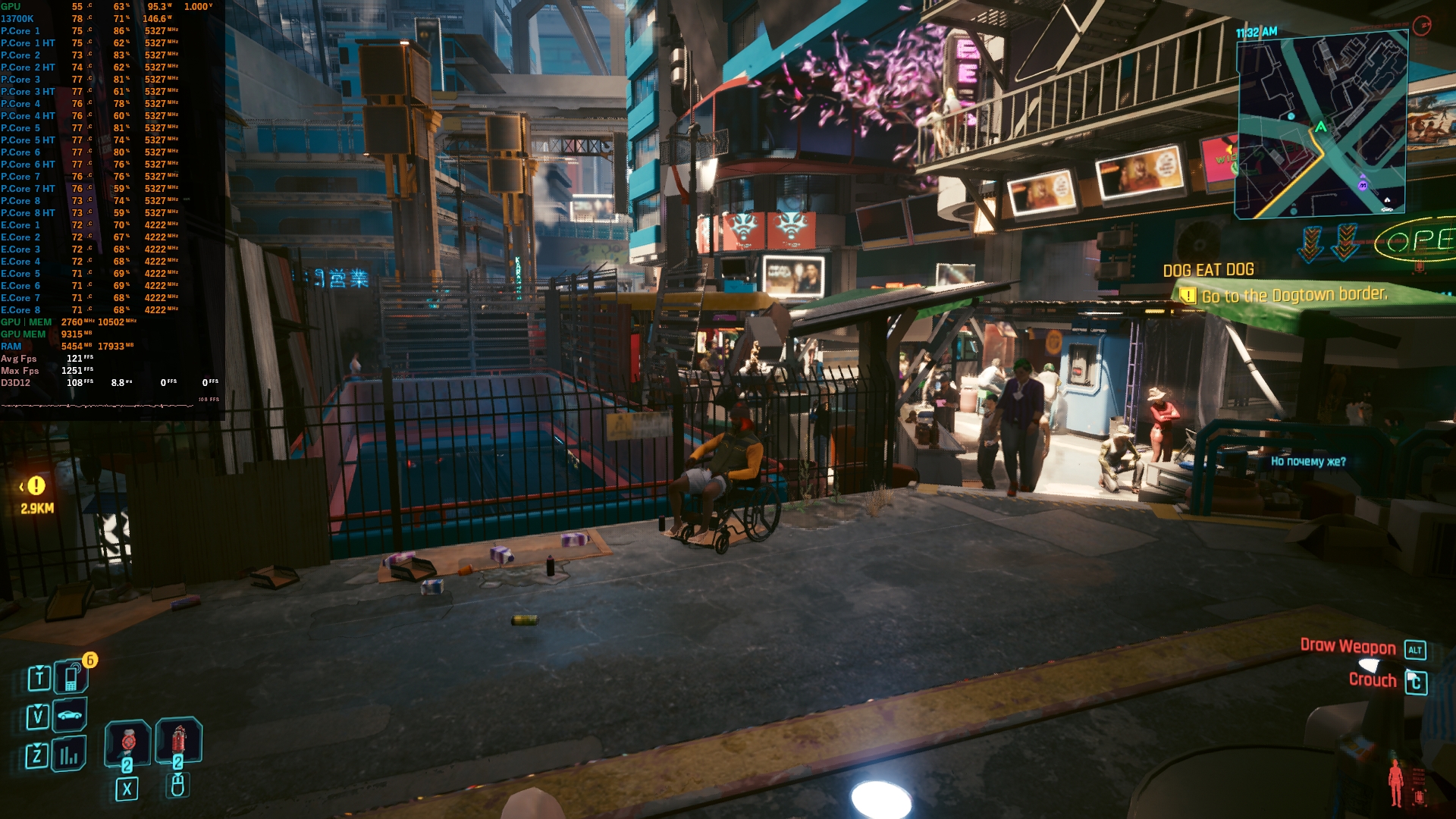This screenshot has height=819, width=1456.
Task: Select the call vehicle car icon
Action: [70, 715]
